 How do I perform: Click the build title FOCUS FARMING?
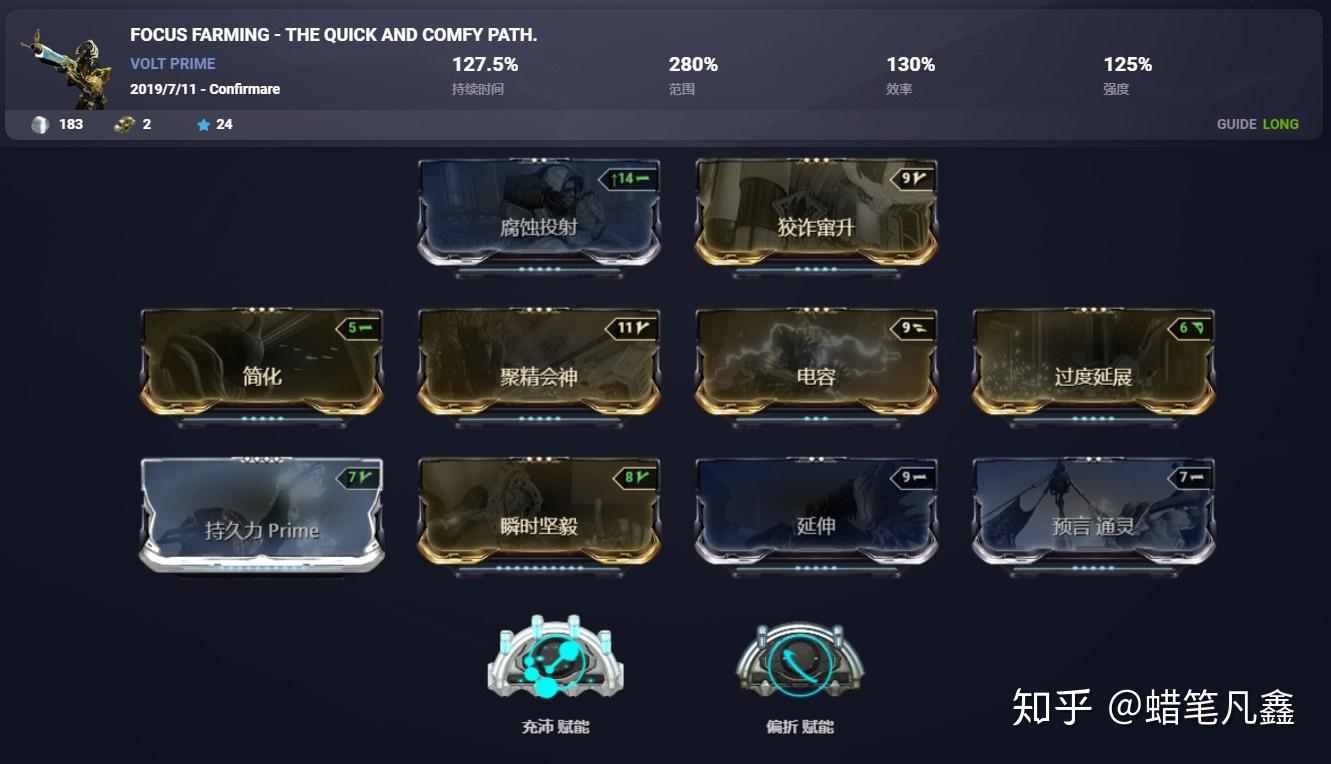[x=331, y=34]
